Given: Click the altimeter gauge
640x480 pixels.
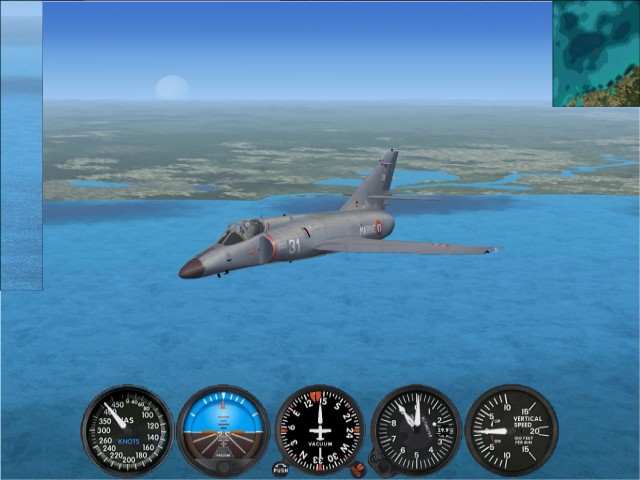Looking at the screenshot, I should point(416,430).
